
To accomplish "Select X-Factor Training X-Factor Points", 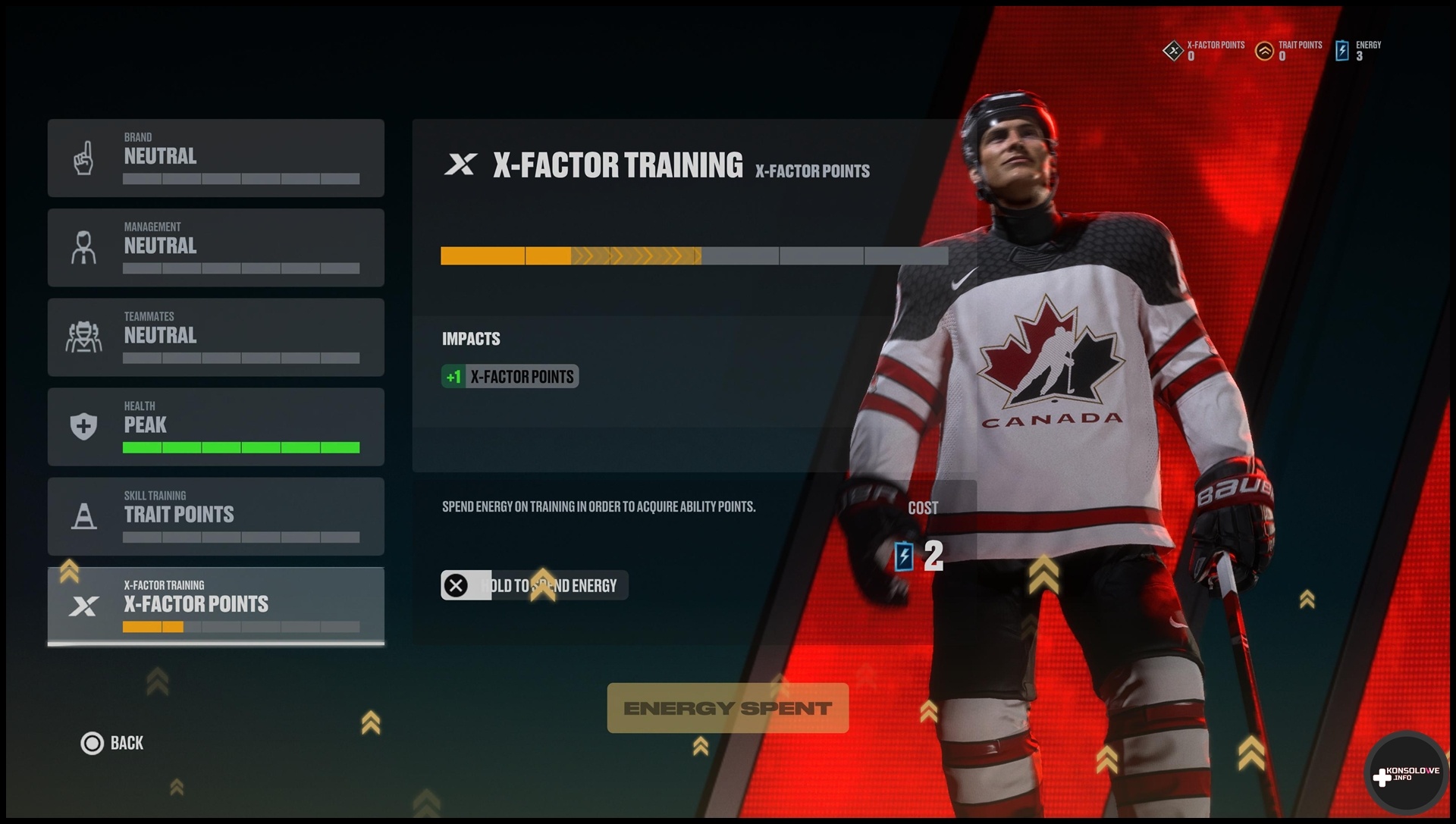I will tap(215, 605).
